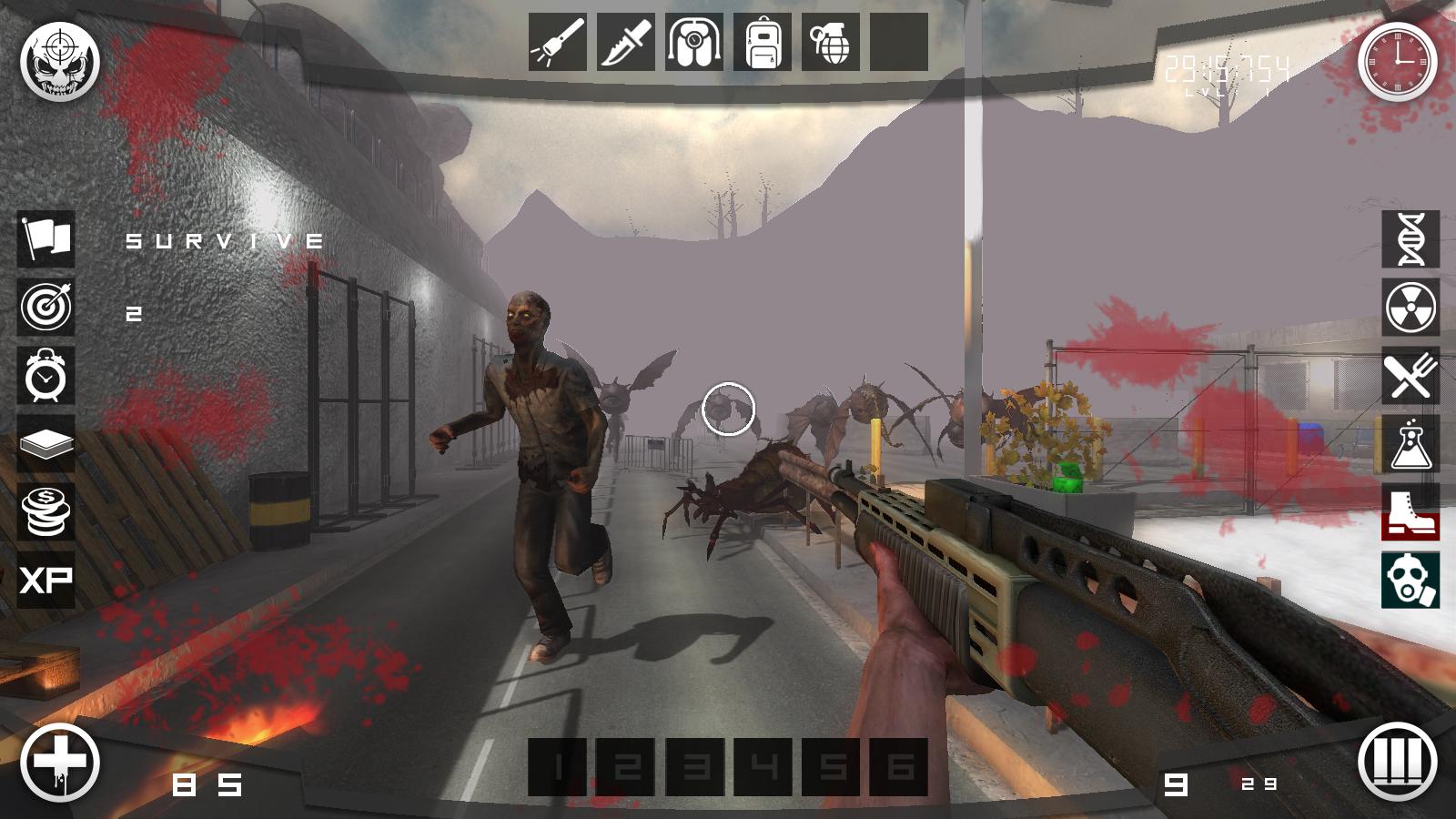
Task: Select the radiation hazard icon
Action: [x=1410, y=307]
